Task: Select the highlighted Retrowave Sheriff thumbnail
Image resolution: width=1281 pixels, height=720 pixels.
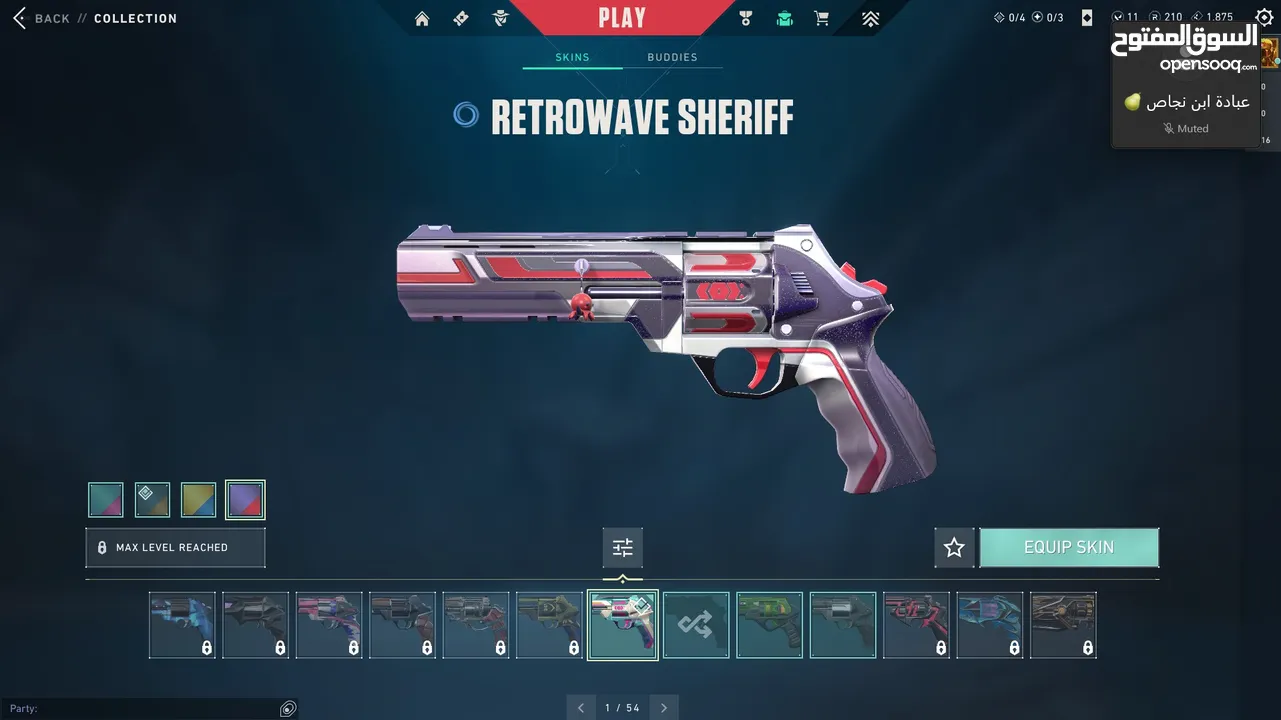Action: [622, 625]
